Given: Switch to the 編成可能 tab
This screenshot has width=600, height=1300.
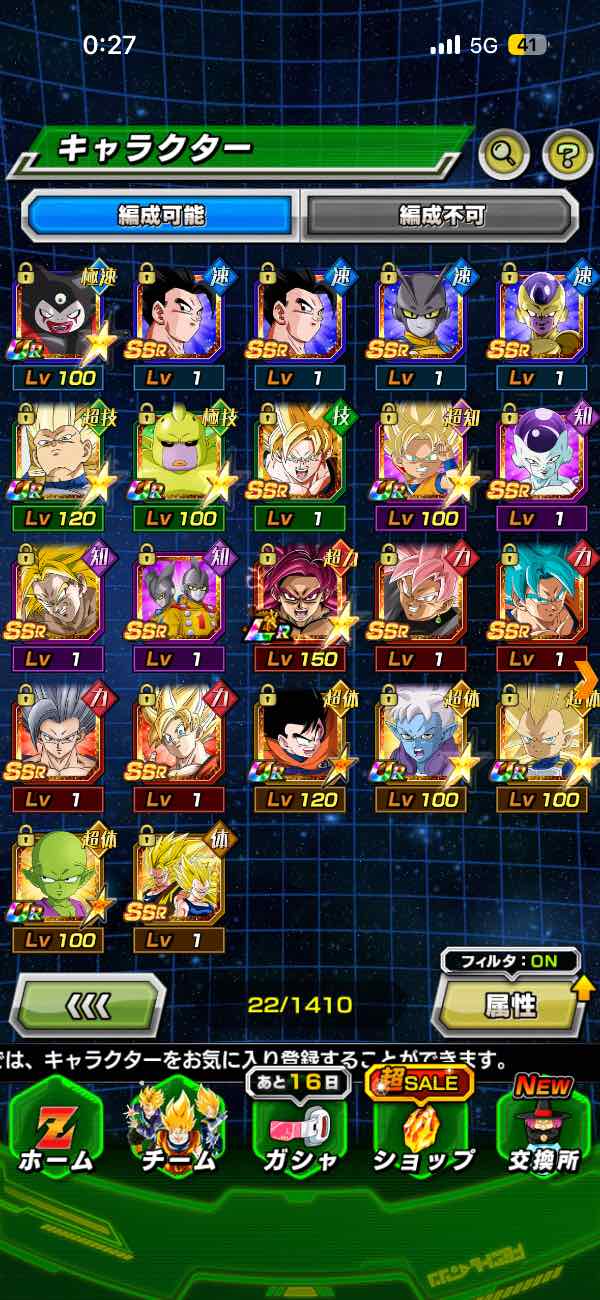Looking at the screenshot, I should 161,215.
